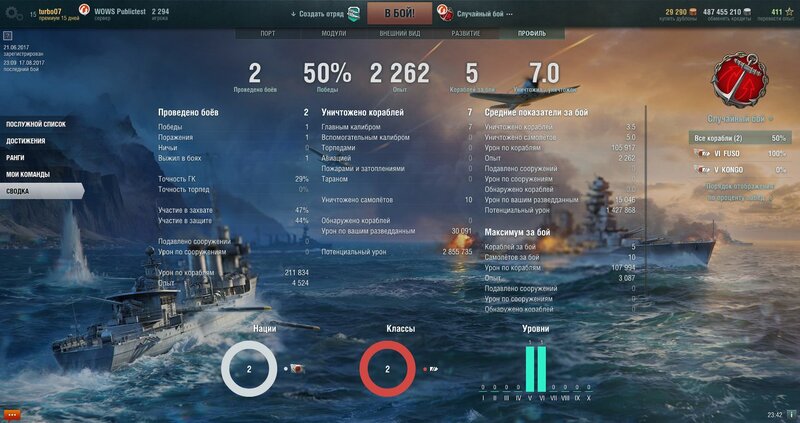Go to the РАЗВИТИЕ tab

click(466, 33)
